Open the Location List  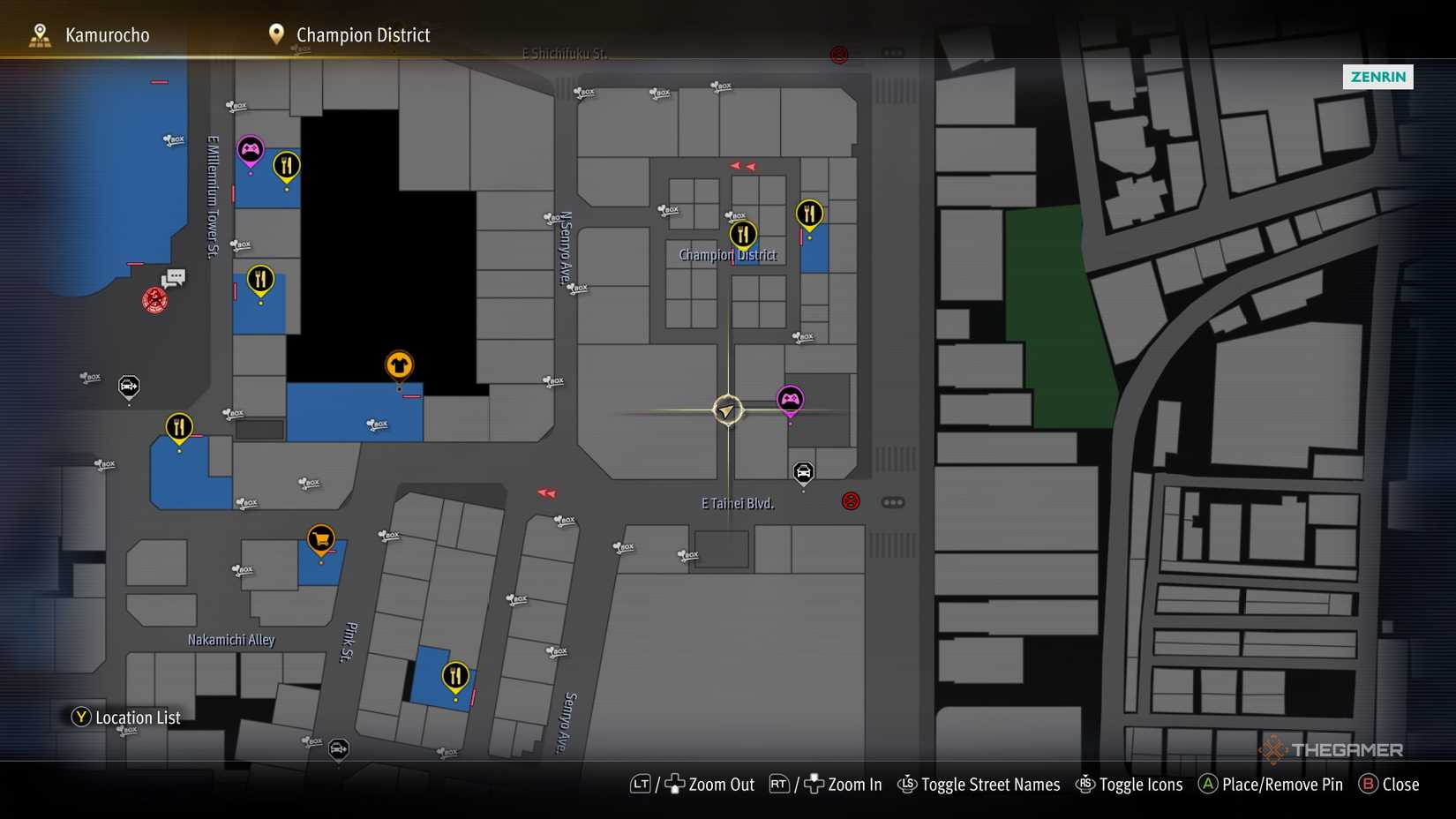point(126,718)
